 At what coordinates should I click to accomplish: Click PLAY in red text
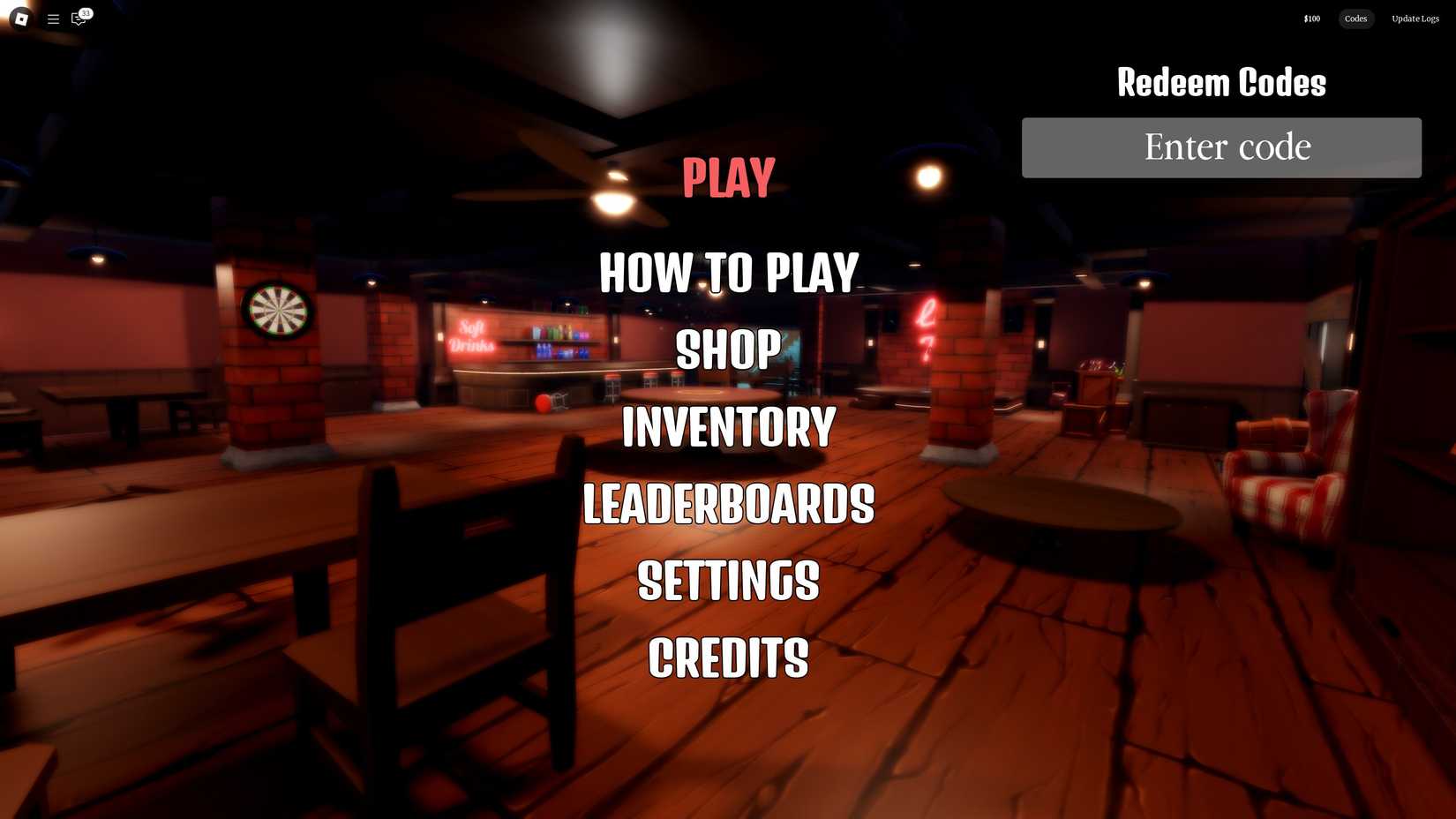727,177
